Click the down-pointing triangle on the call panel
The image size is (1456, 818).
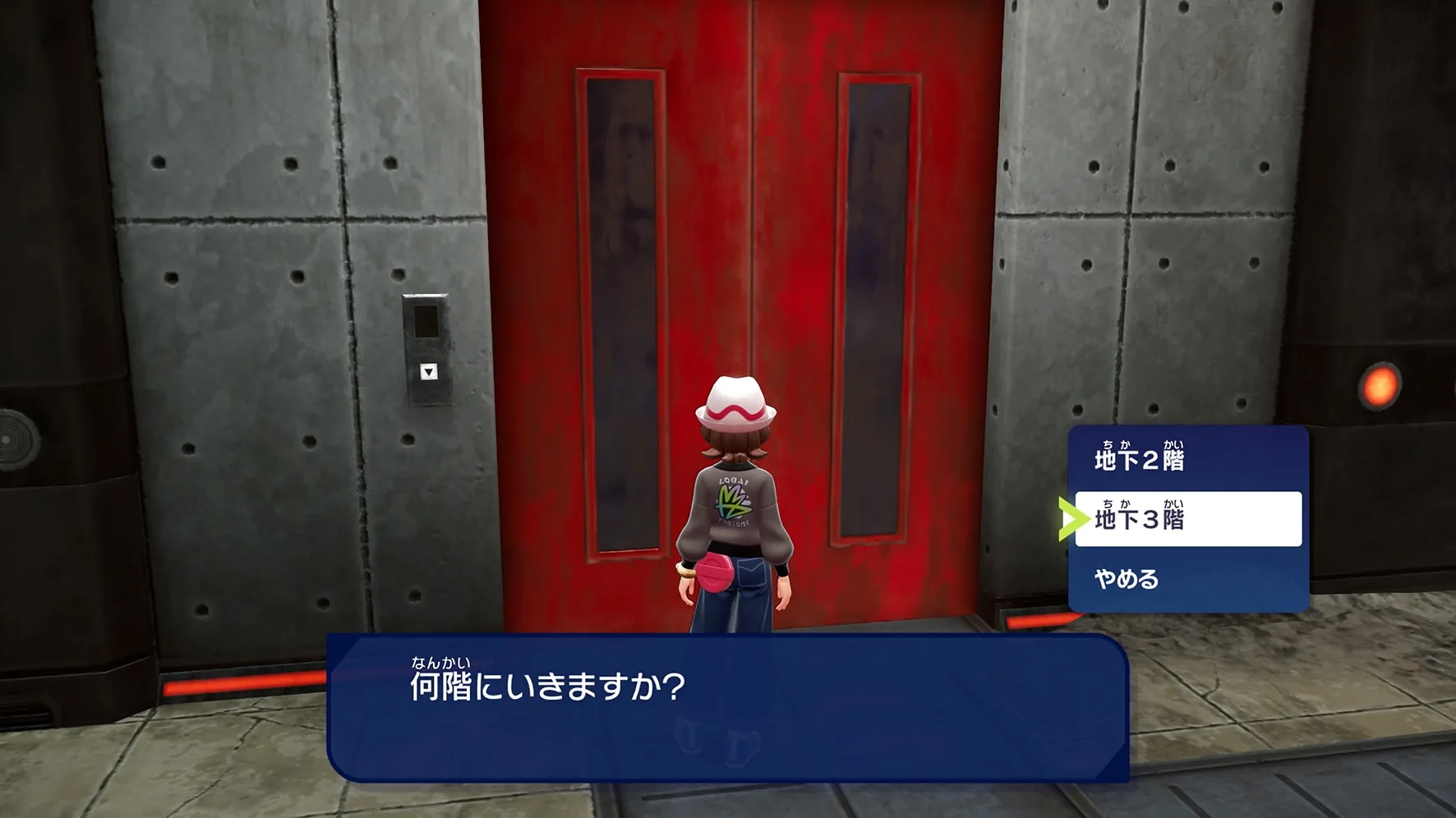[x=429, y=373]
